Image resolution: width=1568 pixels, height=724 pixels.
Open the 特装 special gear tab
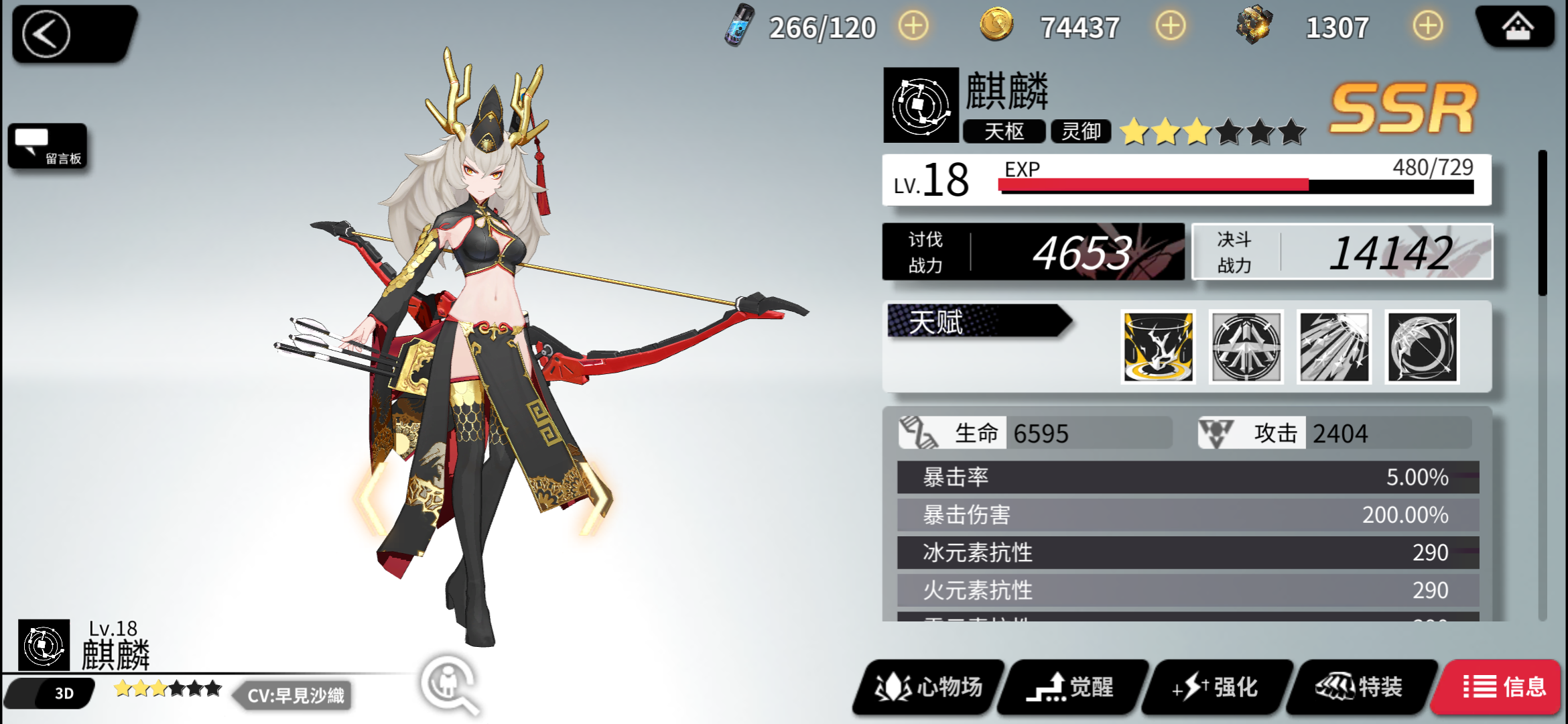pos(1360,687)
